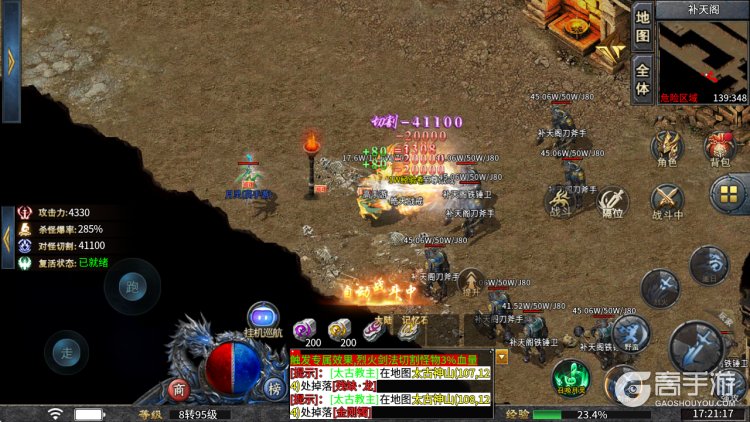Collapse the character stats panel arrow
750x422 pixels.
[8, 238]
